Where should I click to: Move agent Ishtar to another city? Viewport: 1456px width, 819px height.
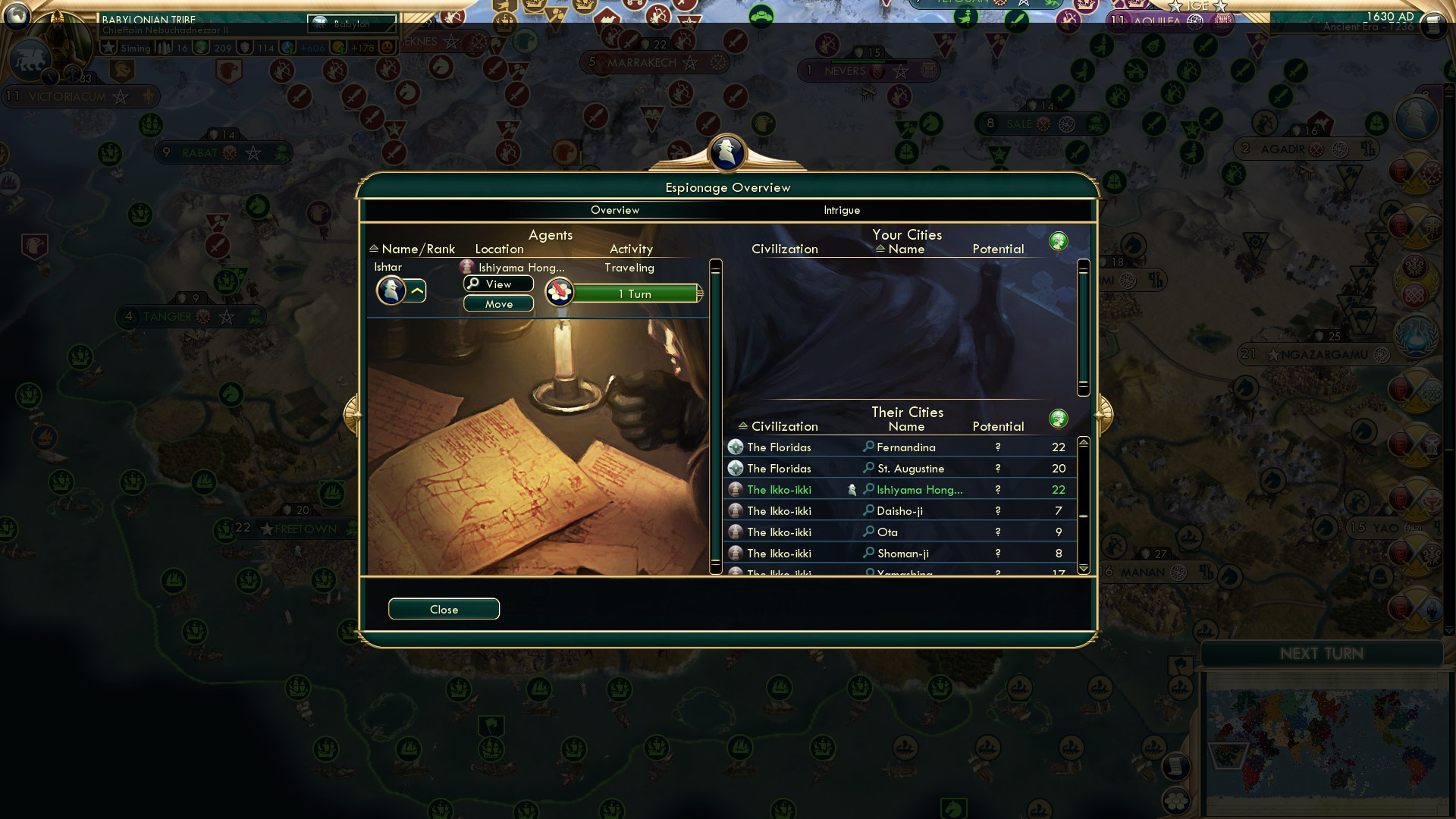pyautogui.click(x=498, y=304)
